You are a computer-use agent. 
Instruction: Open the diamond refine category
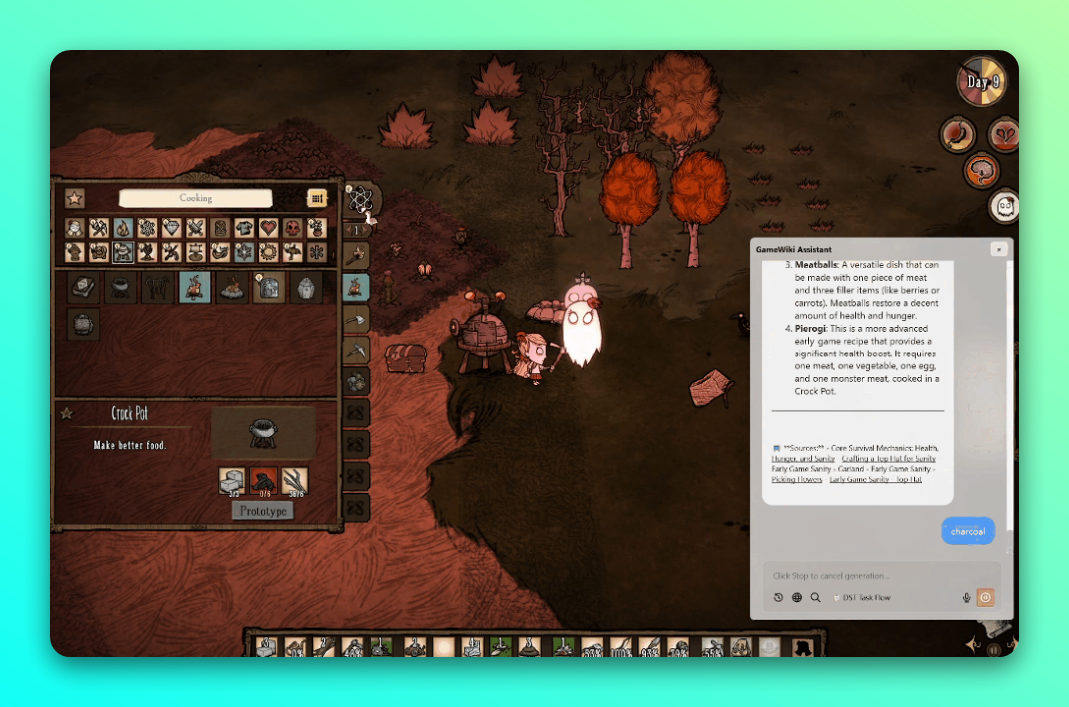click(171, 228)
